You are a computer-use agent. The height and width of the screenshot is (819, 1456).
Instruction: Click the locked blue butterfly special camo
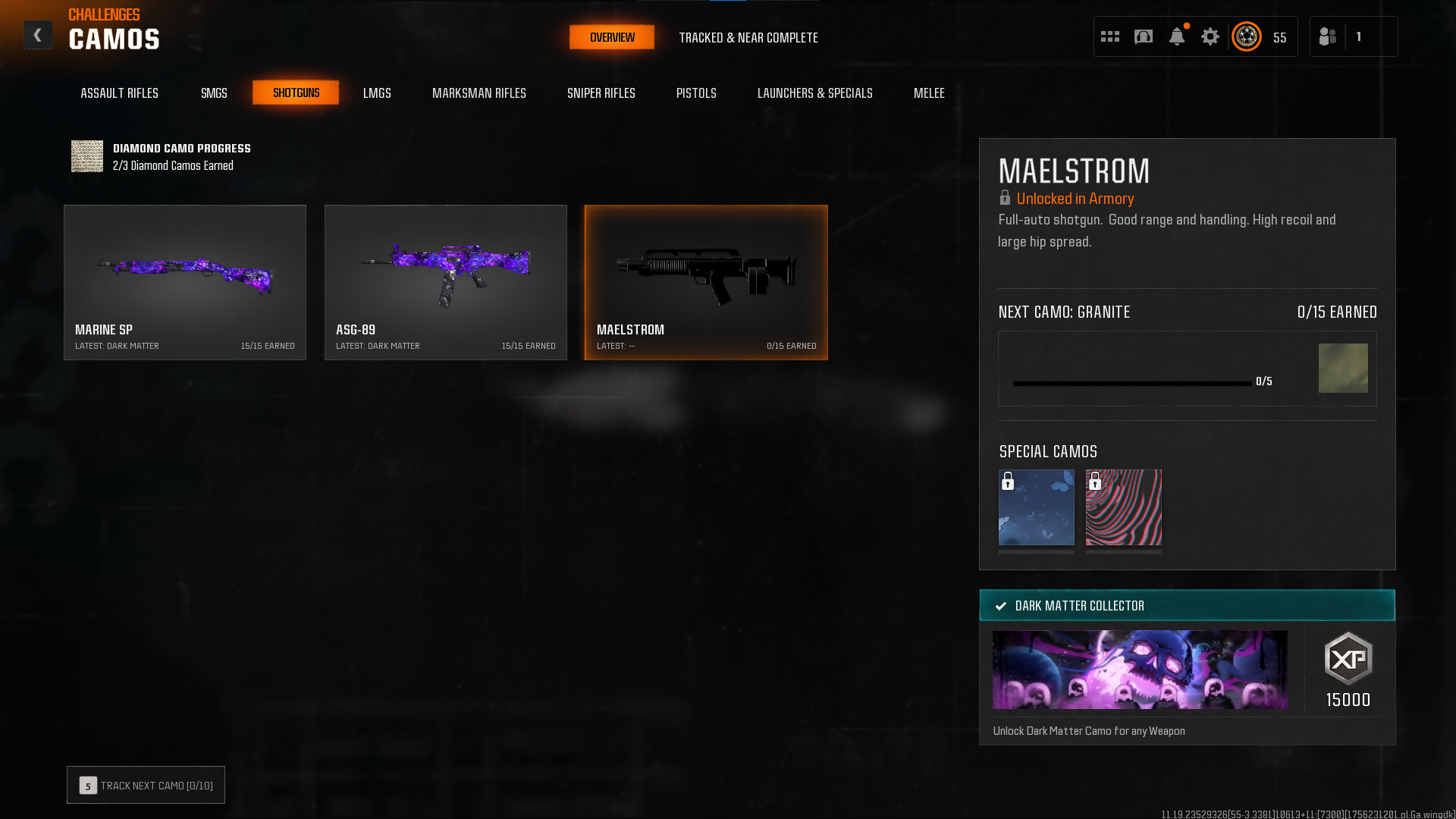pos(1036,507)
